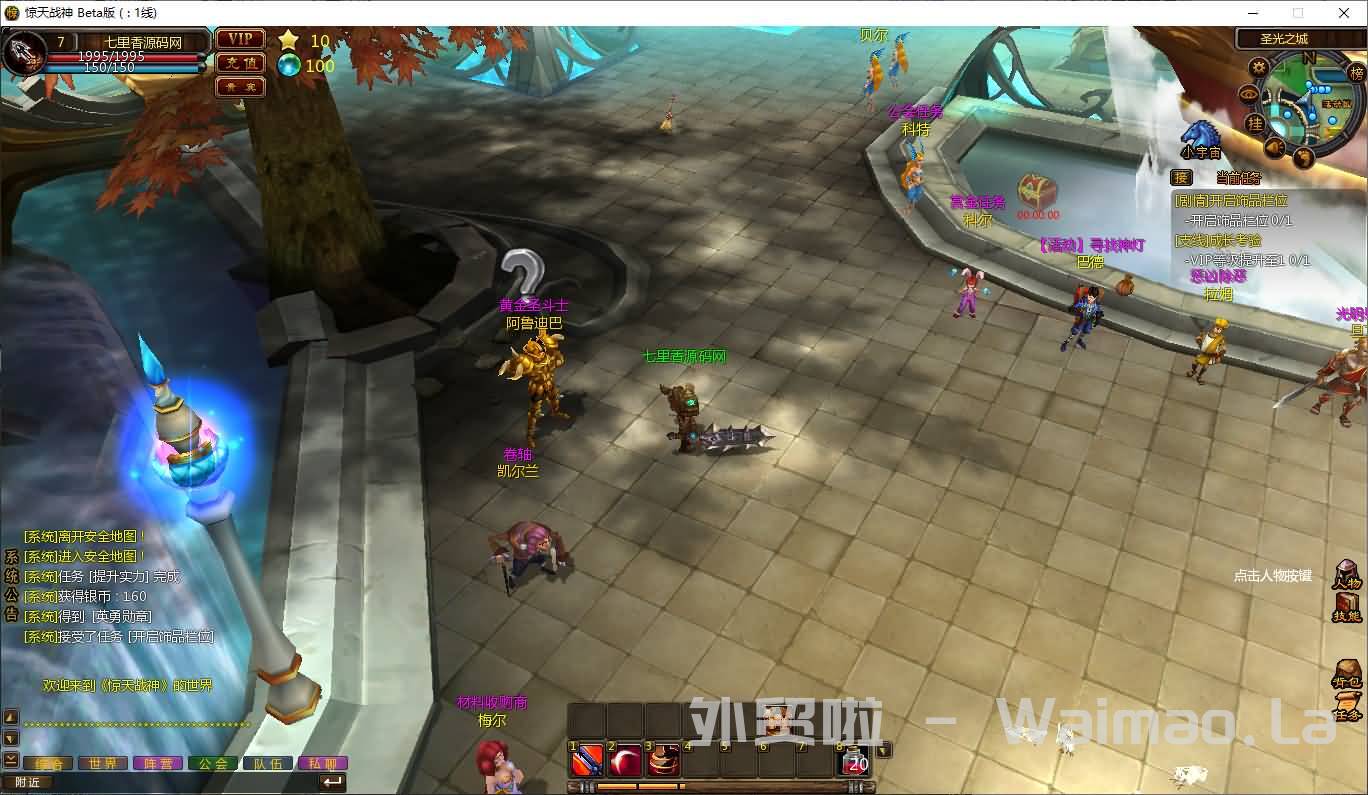Viewport: 1368px width, 795px height.
Task: Toggle the 挂 auto-hang button near minimap
Action: (x=1256, y=124)
